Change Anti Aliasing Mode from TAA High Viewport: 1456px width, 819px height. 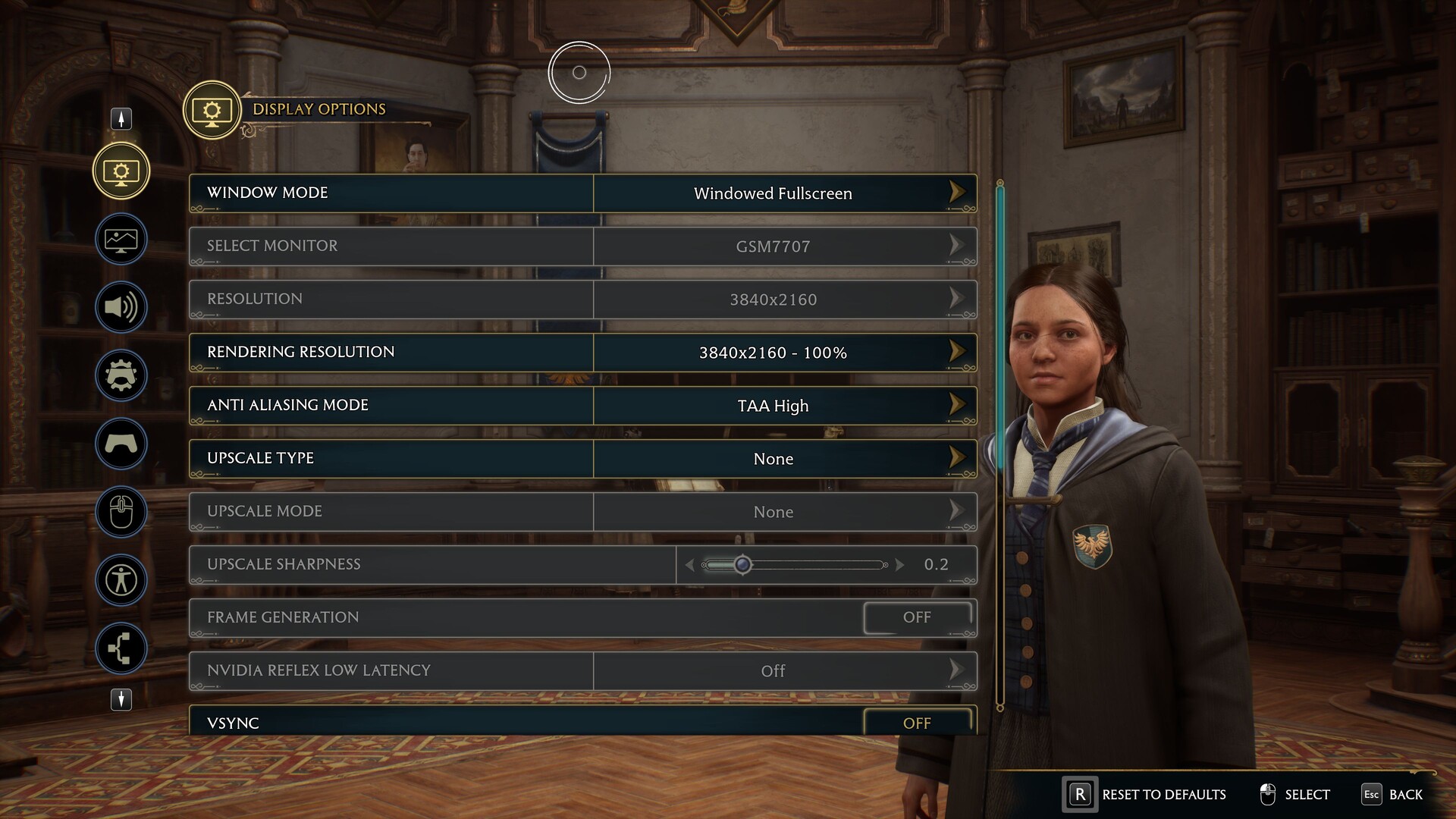click(x=773, y=406)
